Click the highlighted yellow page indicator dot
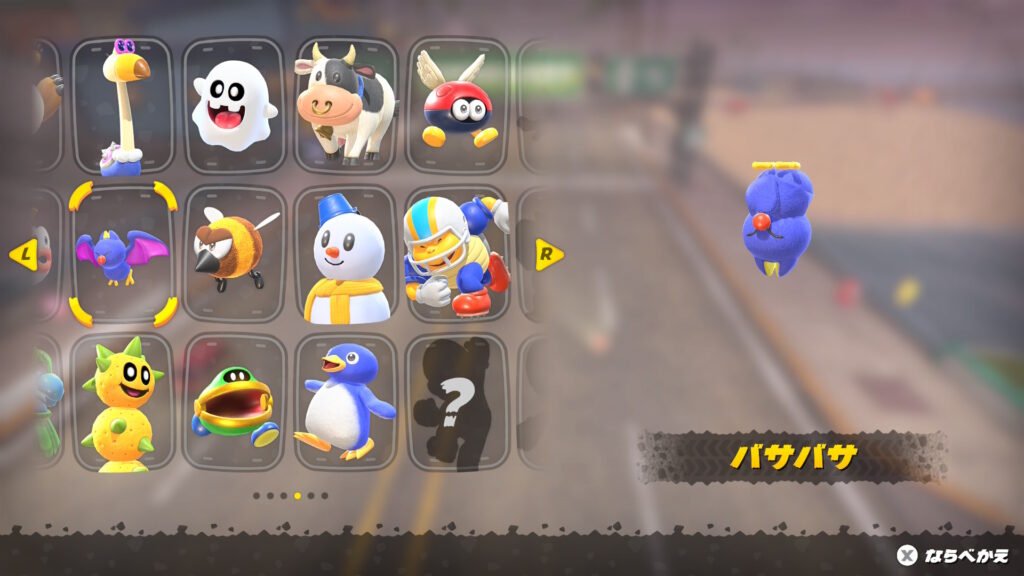 pyautogui.click(x=297, y=495)
